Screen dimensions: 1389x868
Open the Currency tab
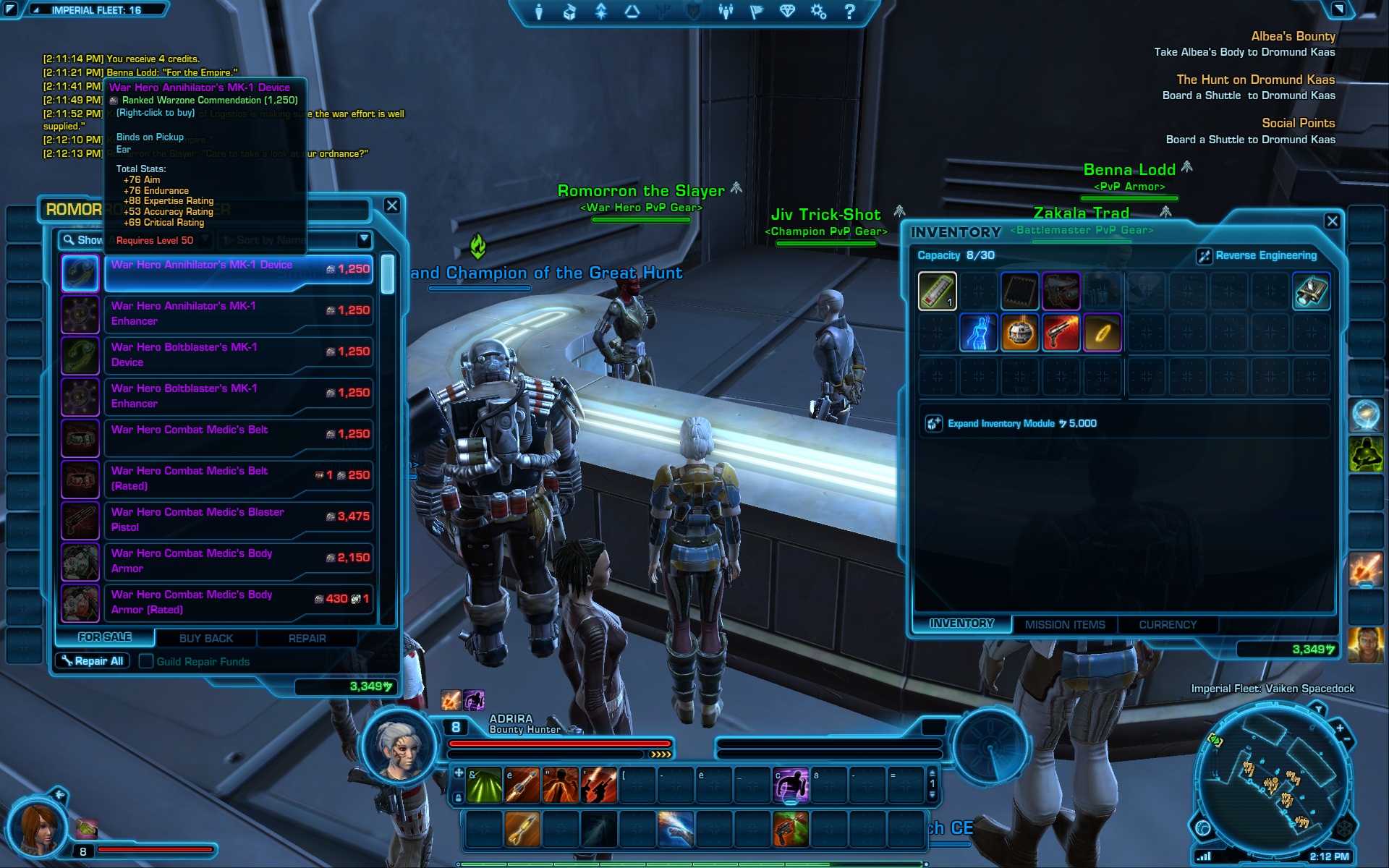pyautogui.click(x=1167, y=624)
